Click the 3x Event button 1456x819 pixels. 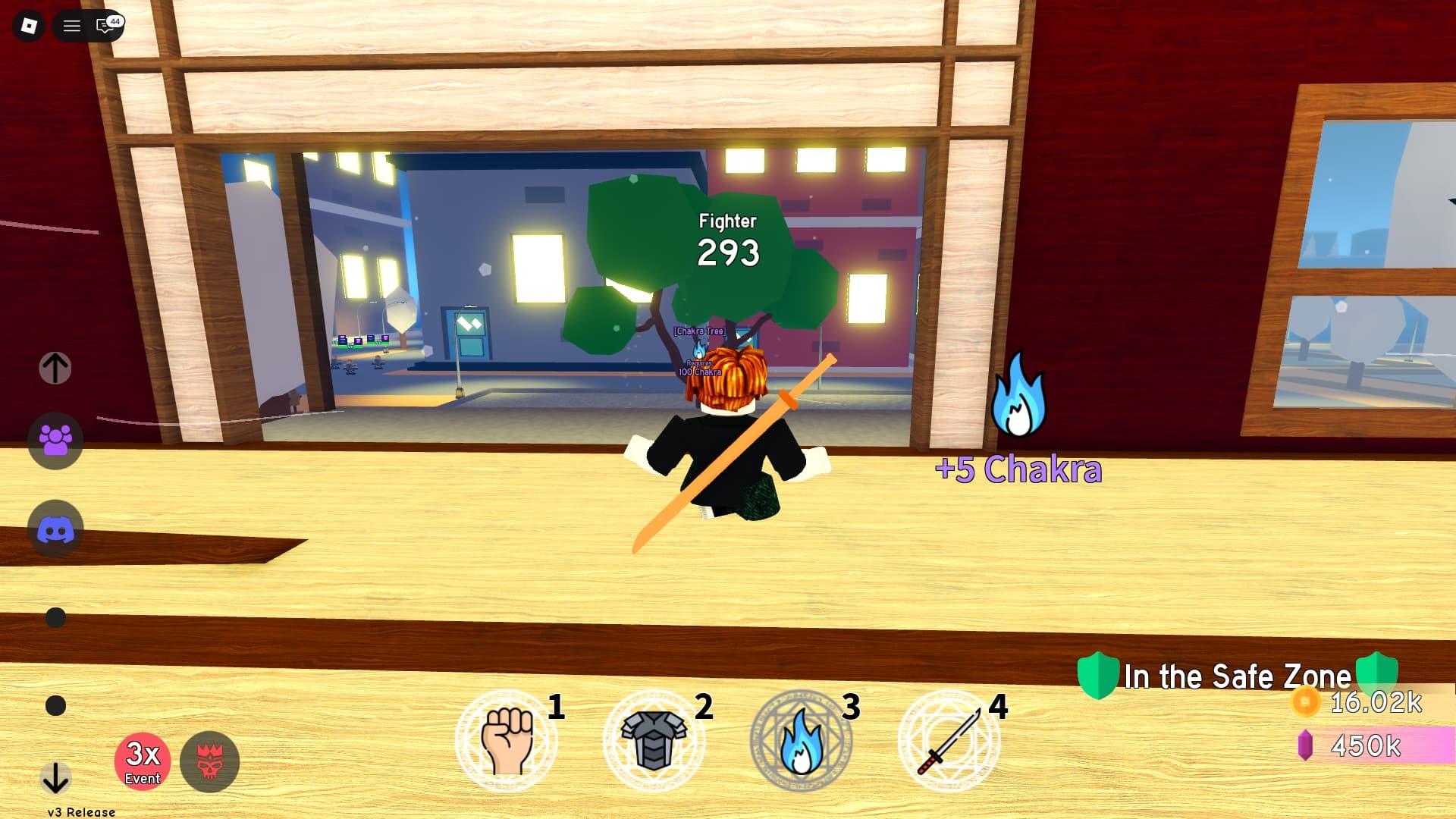(x=143, y=762)
